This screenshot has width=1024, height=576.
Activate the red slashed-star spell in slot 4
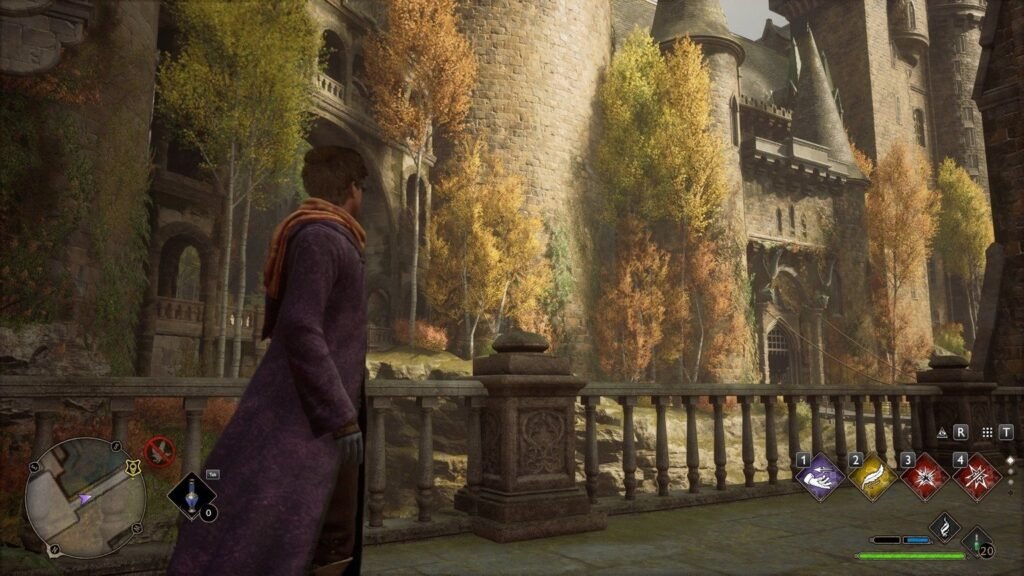pyautogui.click(x=977, y=476)
